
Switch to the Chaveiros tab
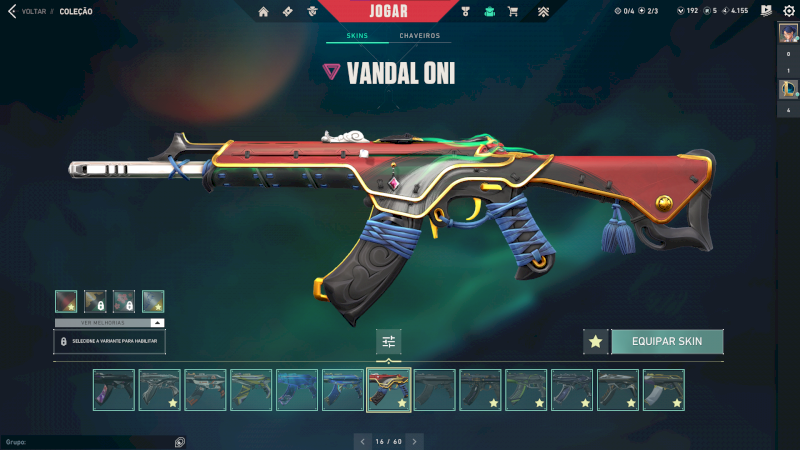tap(419, 36)
